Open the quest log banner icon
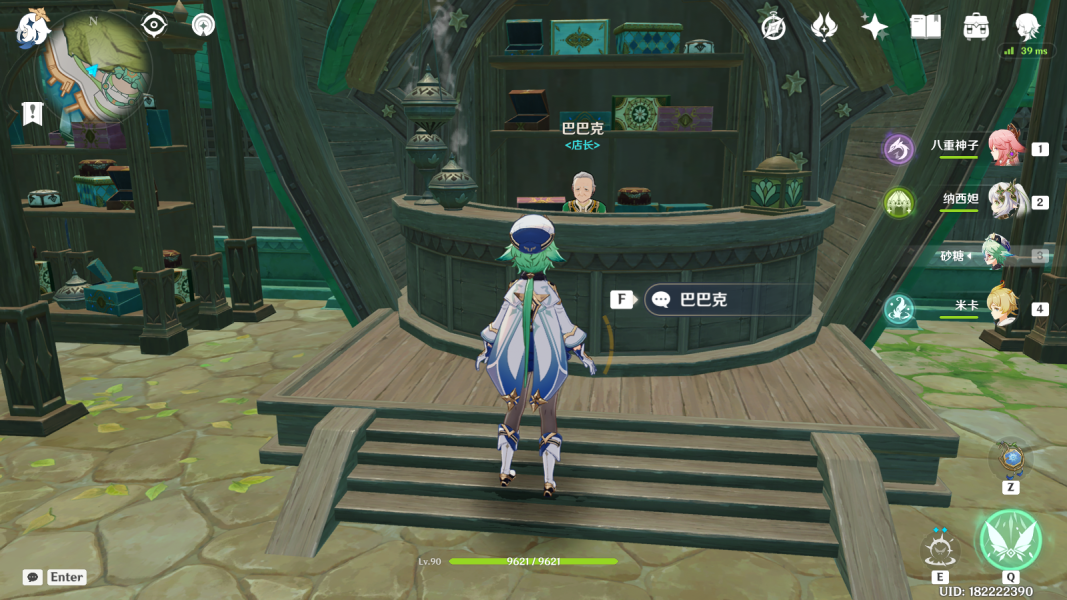This screenshot has height=600, width=1067. click(32, 114)
